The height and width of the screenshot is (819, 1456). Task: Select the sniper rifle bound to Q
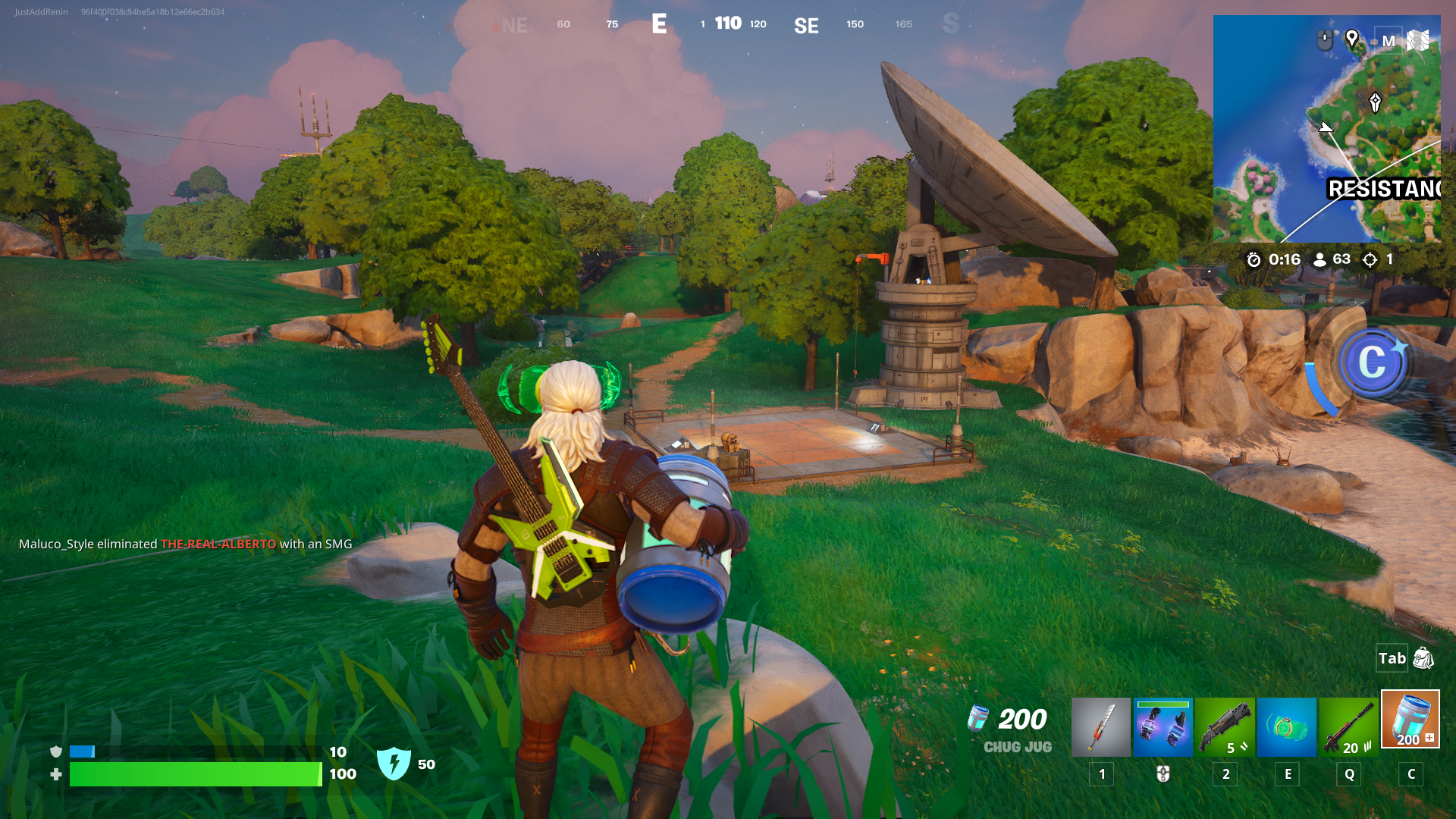[1349, 726]
